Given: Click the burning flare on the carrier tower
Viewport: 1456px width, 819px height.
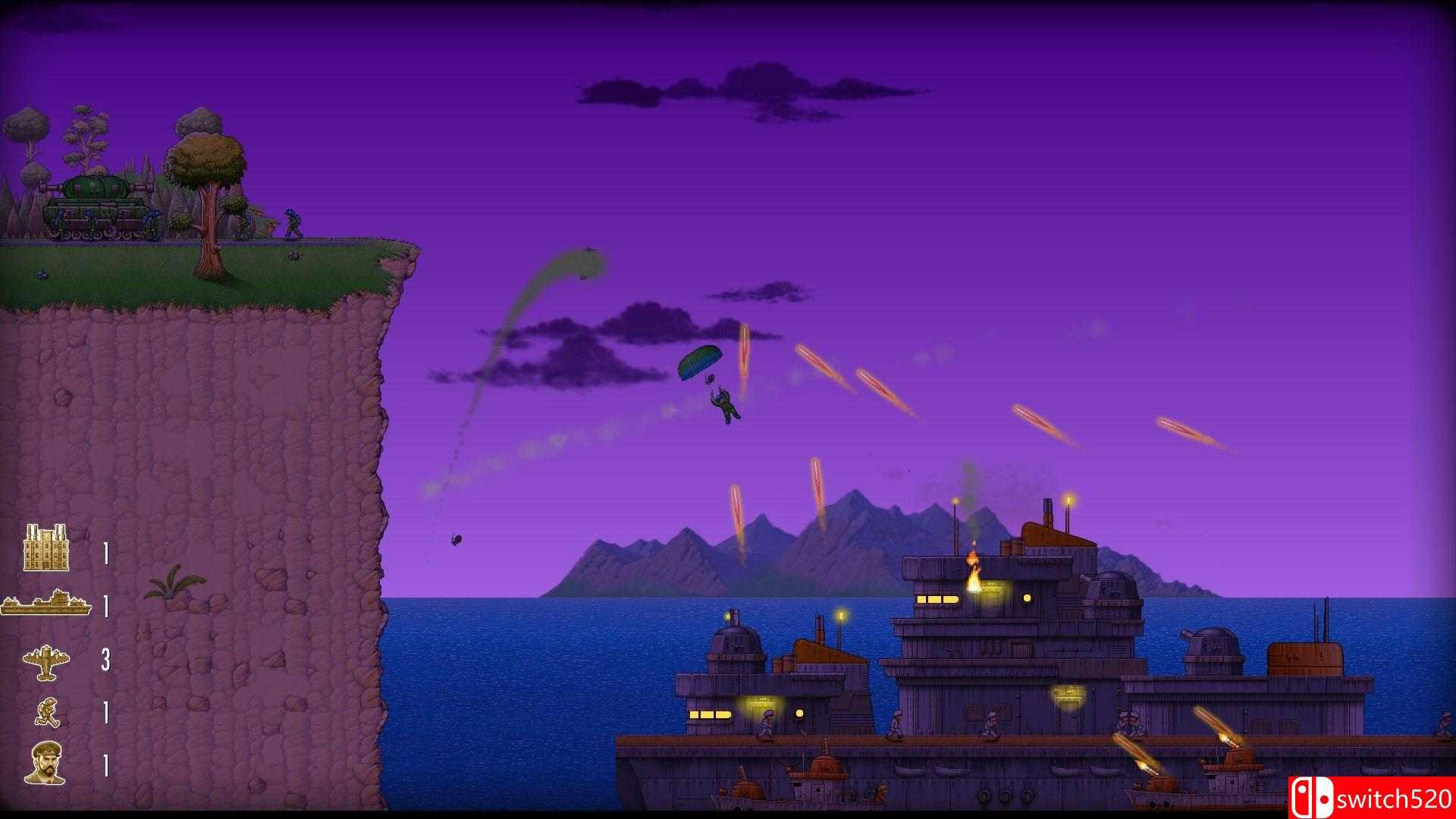Looking at the screenshot, I should pos(974,565).
